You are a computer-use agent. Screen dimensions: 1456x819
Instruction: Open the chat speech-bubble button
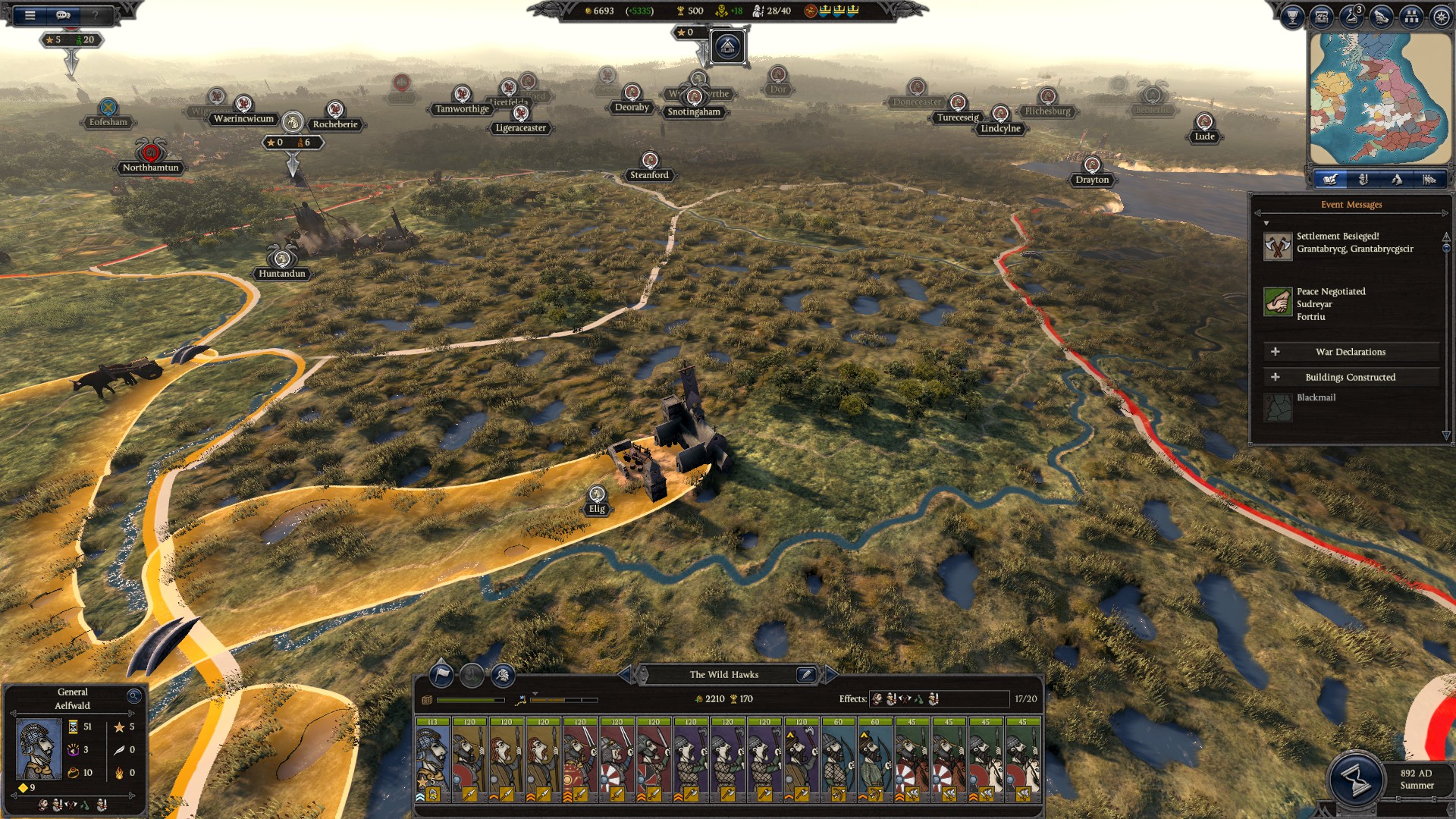coord(63,14)
